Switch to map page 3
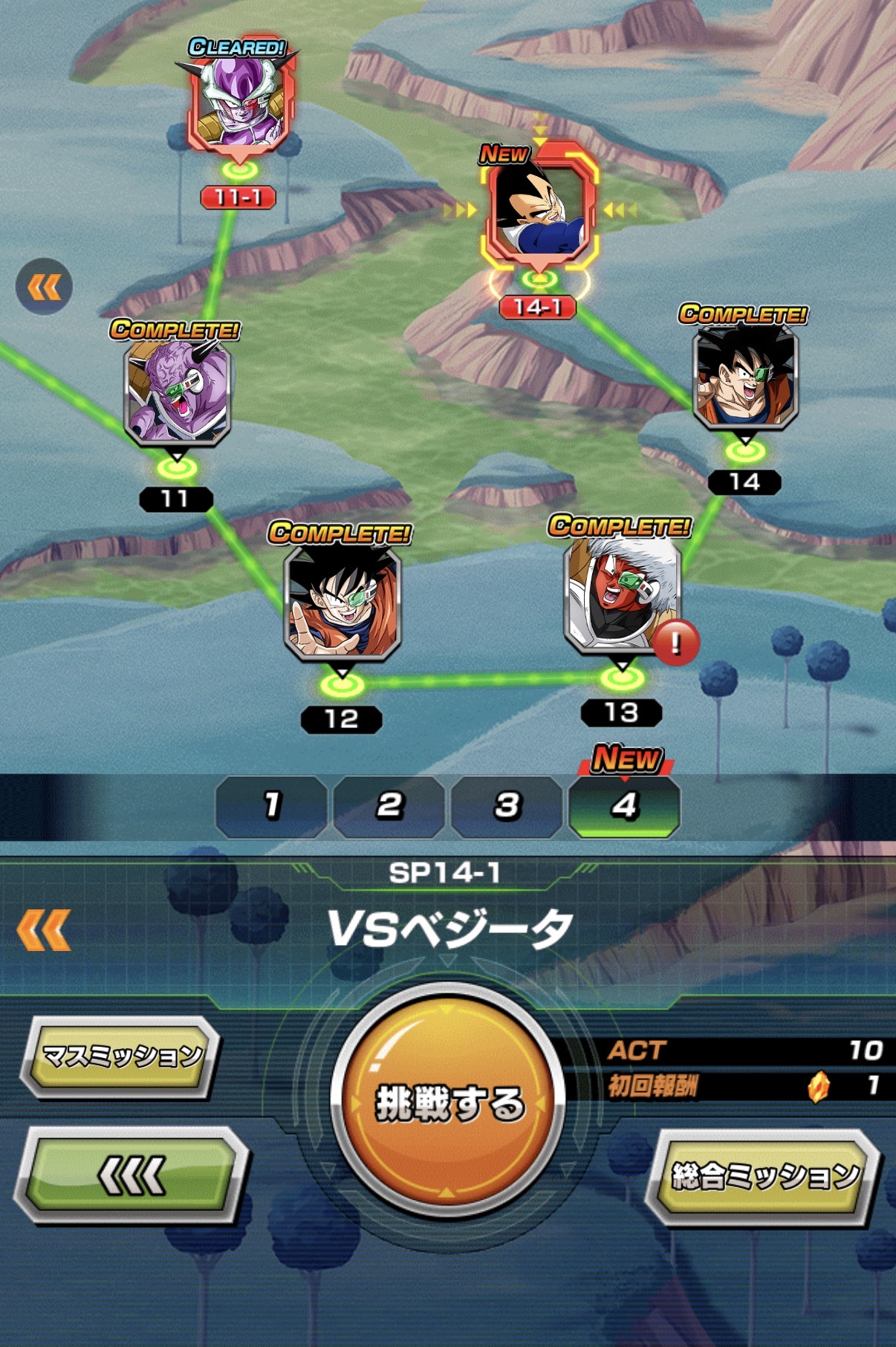Screen dimensions: 896x1347 point(507,806)
